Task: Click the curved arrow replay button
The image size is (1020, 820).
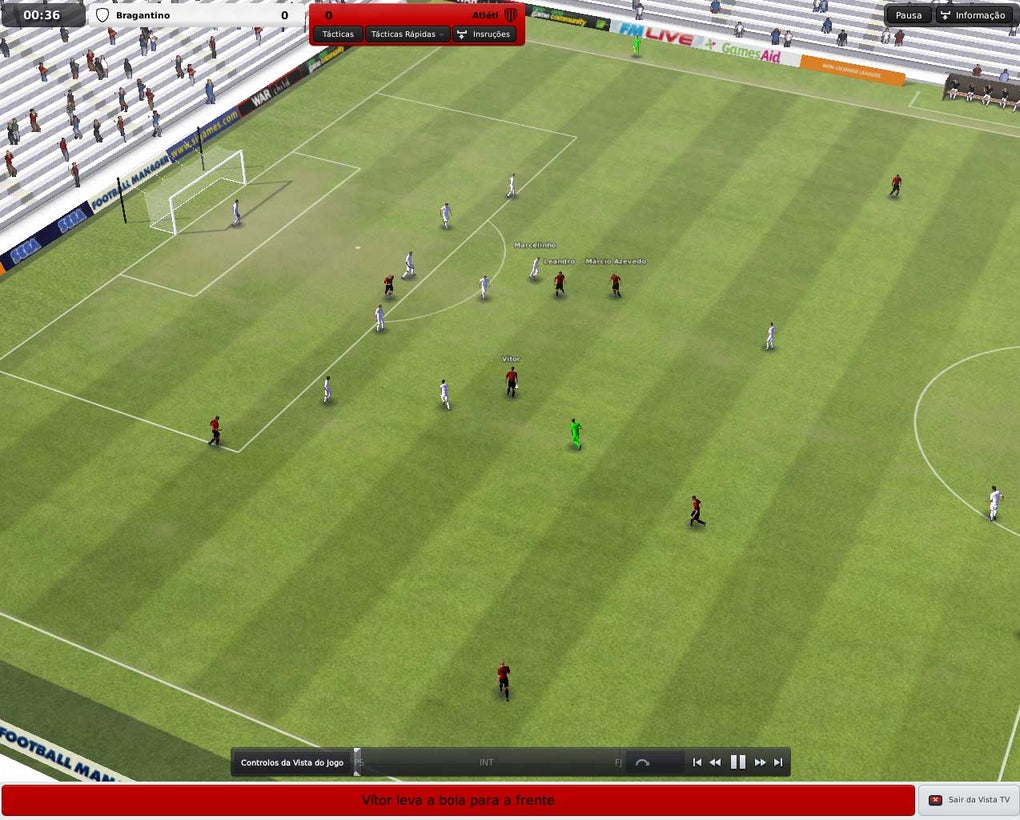Action: [642, 762]
